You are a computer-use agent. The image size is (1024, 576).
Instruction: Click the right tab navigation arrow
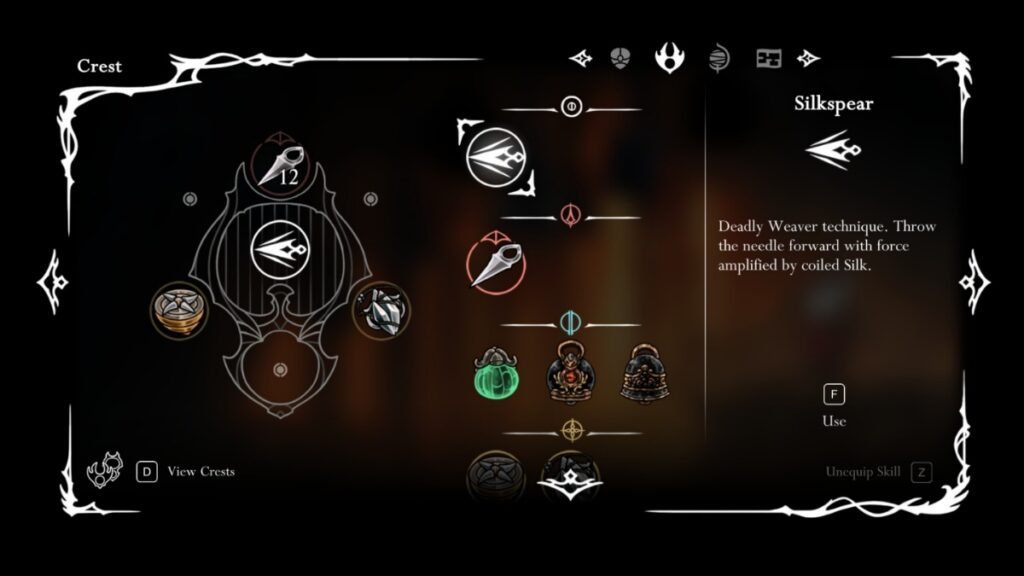(808, 58)
